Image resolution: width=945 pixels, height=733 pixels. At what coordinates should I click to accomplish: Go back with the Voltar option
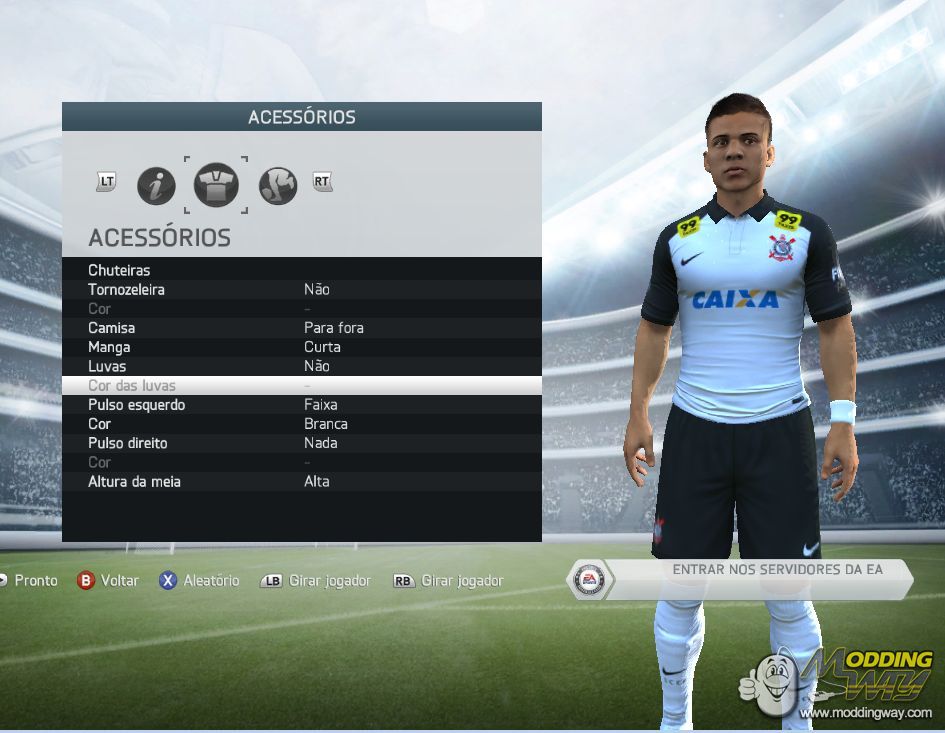[x=109, y=580]
